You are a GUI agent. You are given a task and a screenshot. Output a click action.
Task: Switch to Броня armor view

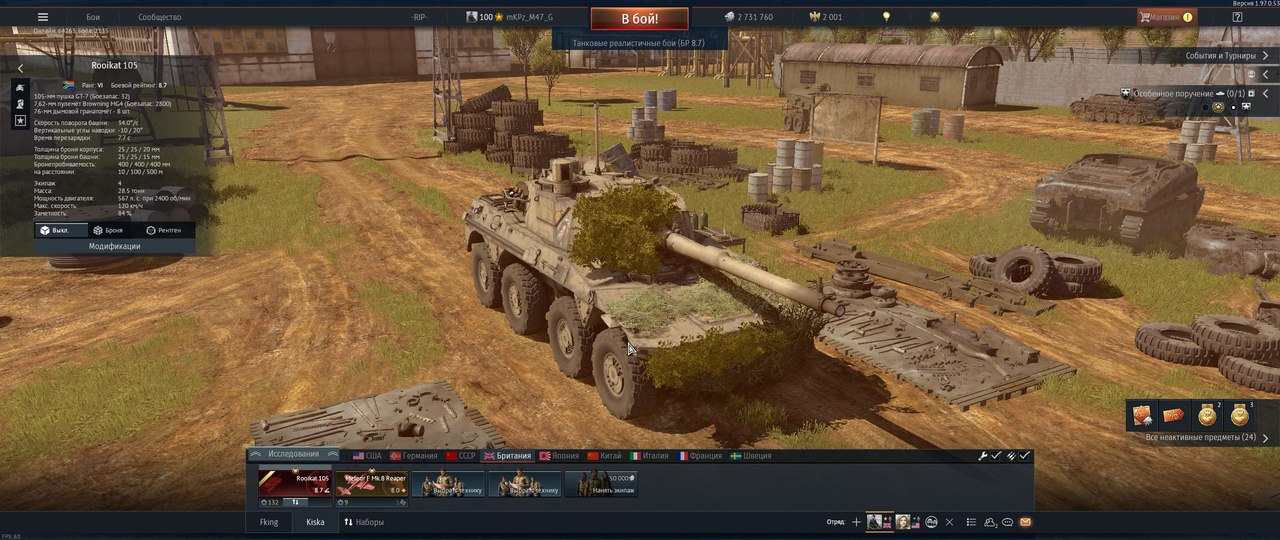(108, 230)
